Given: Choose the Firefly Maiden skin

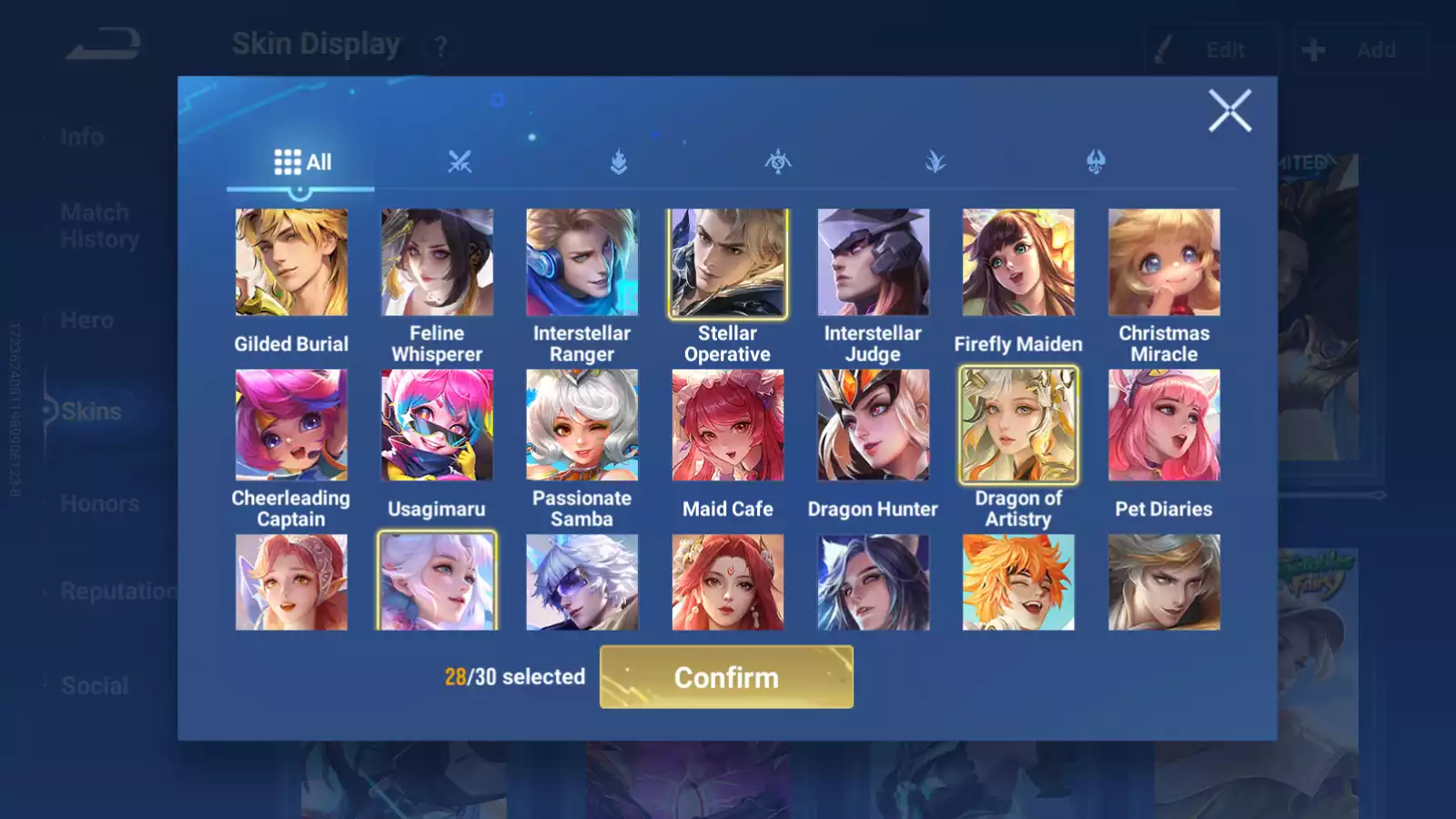Looking at the screenshot, I should point(1018,262).
